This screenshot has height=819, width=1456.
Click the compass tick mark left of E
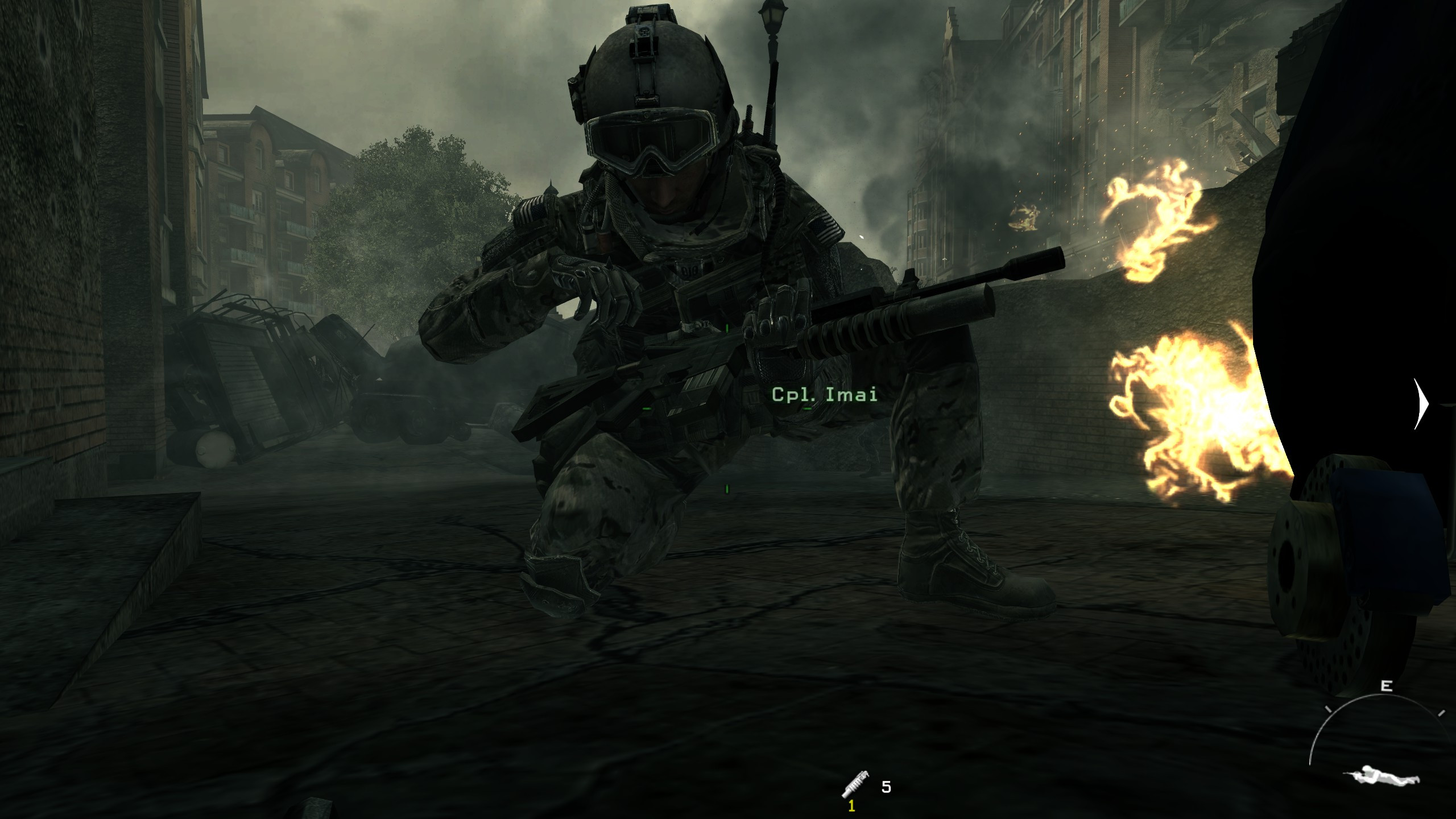(1327, 710)
